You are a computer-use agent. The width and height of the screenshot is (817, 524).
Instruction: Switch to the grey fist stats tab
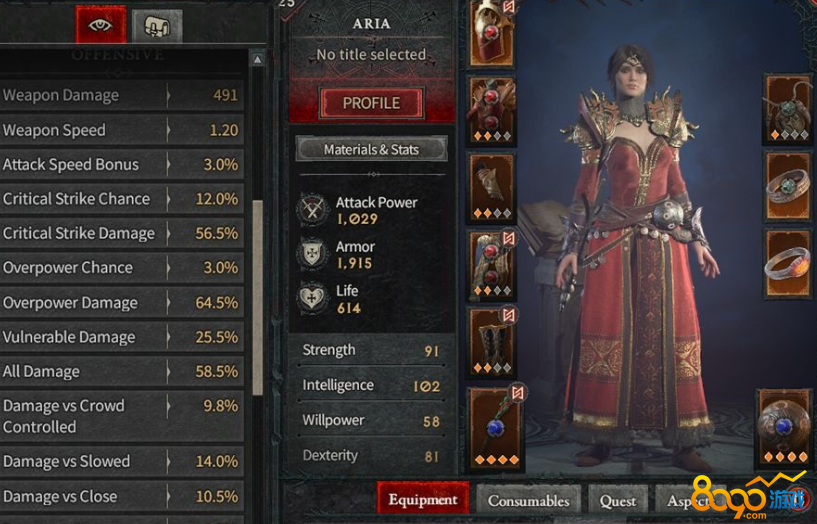(157, 25)
